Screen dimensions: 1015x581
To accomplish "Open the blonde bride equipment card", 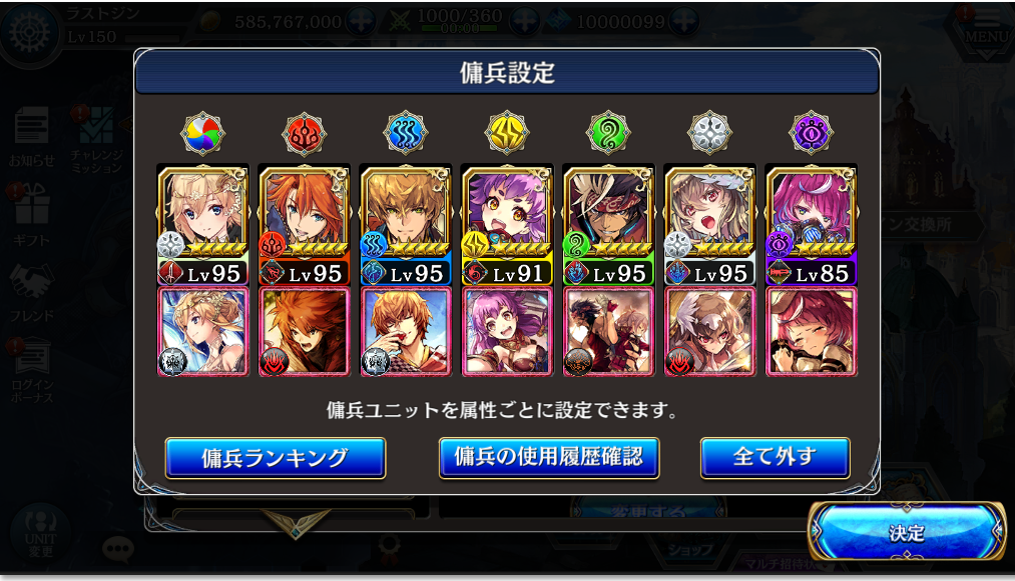I will (x=203, y=332).
